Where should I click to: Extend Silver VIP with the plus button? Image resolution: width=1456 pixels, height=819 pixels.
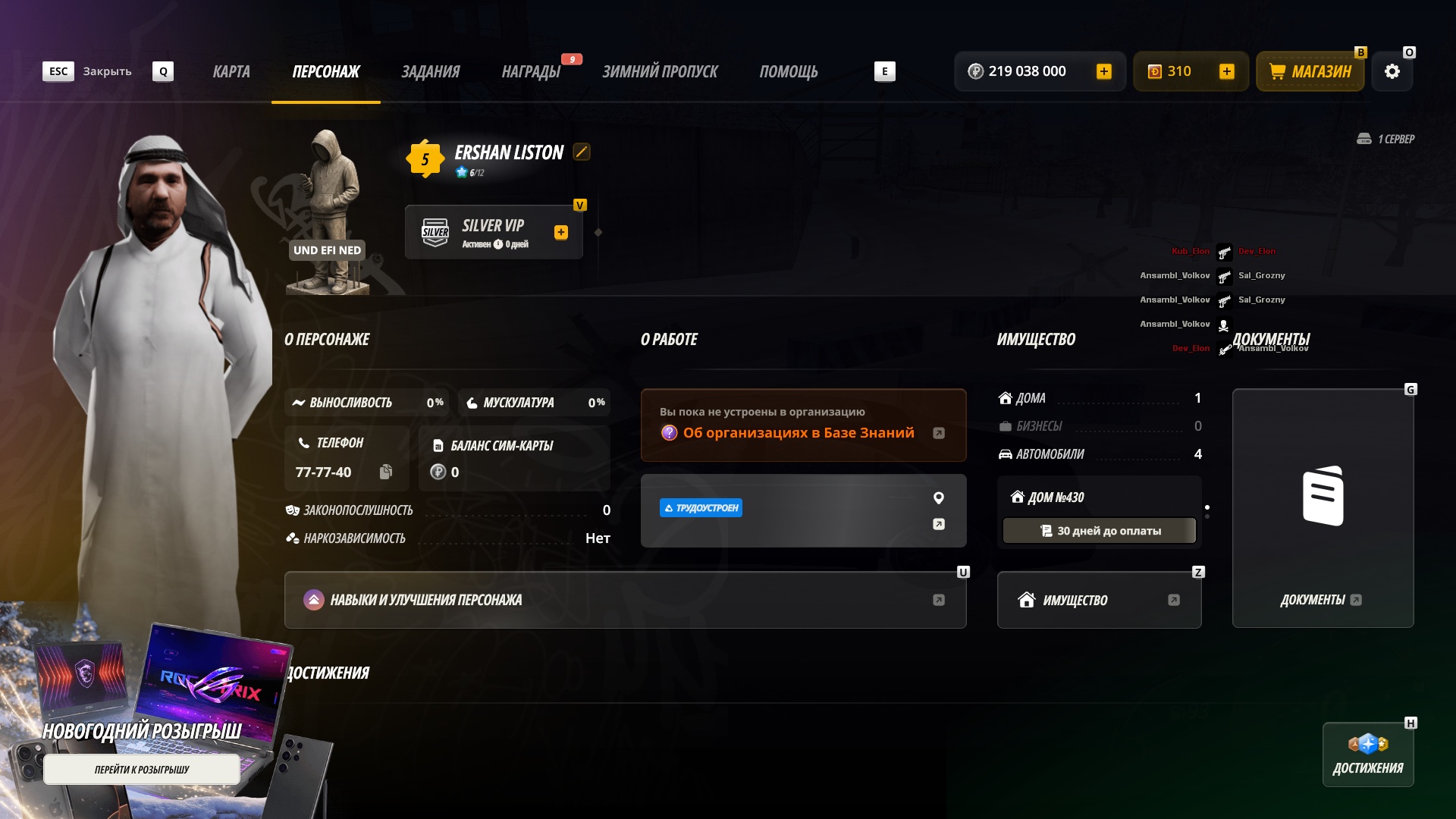click(x=561, y=232)
